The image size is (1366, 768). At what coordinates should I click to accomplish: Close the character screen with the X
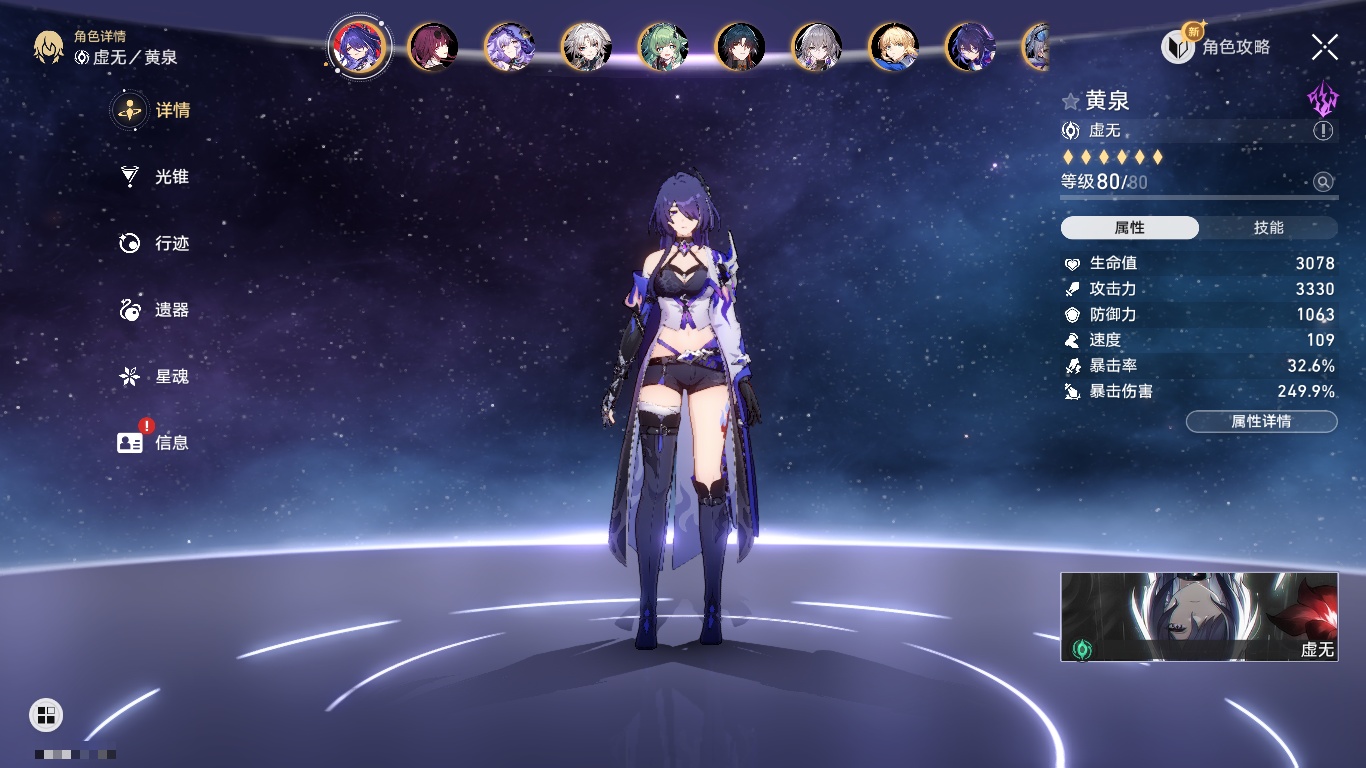(1324, 46)
